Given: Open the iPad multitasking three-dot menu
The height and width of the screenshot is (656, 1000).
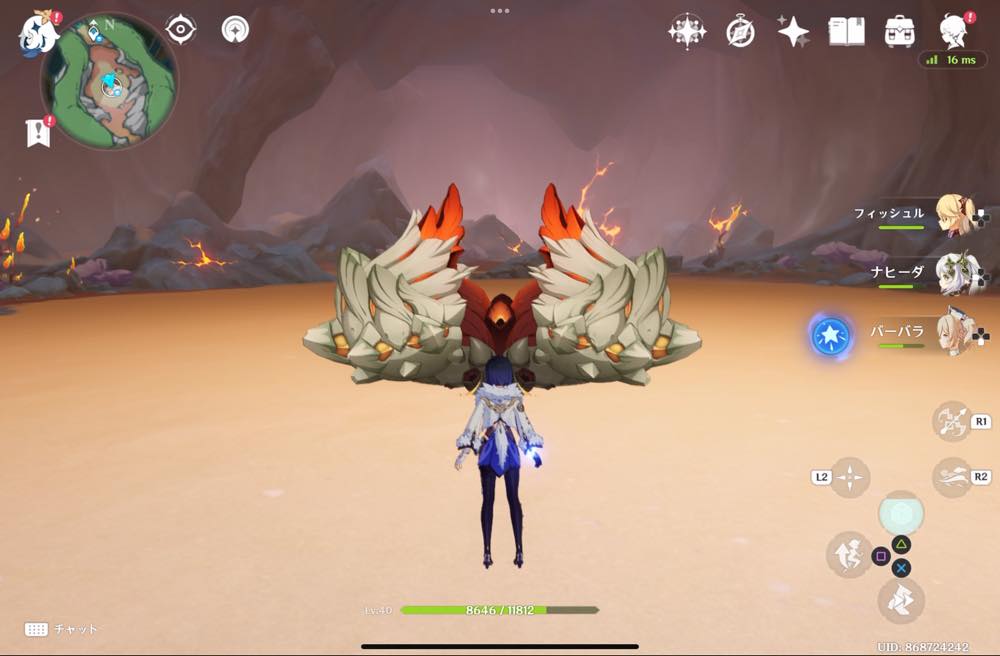Looking at the screenshot, I should pos(499,11).
